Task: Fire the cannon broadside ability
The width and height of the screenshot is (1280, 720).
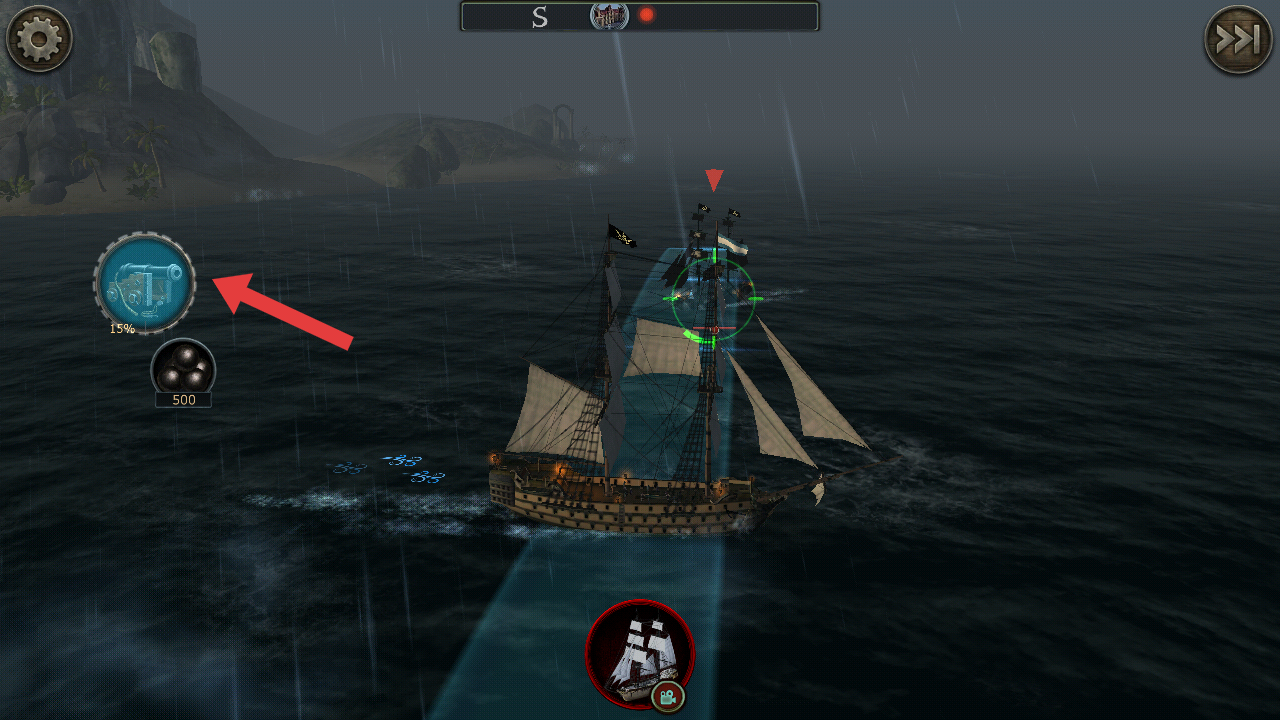Action: coord(145,284)
